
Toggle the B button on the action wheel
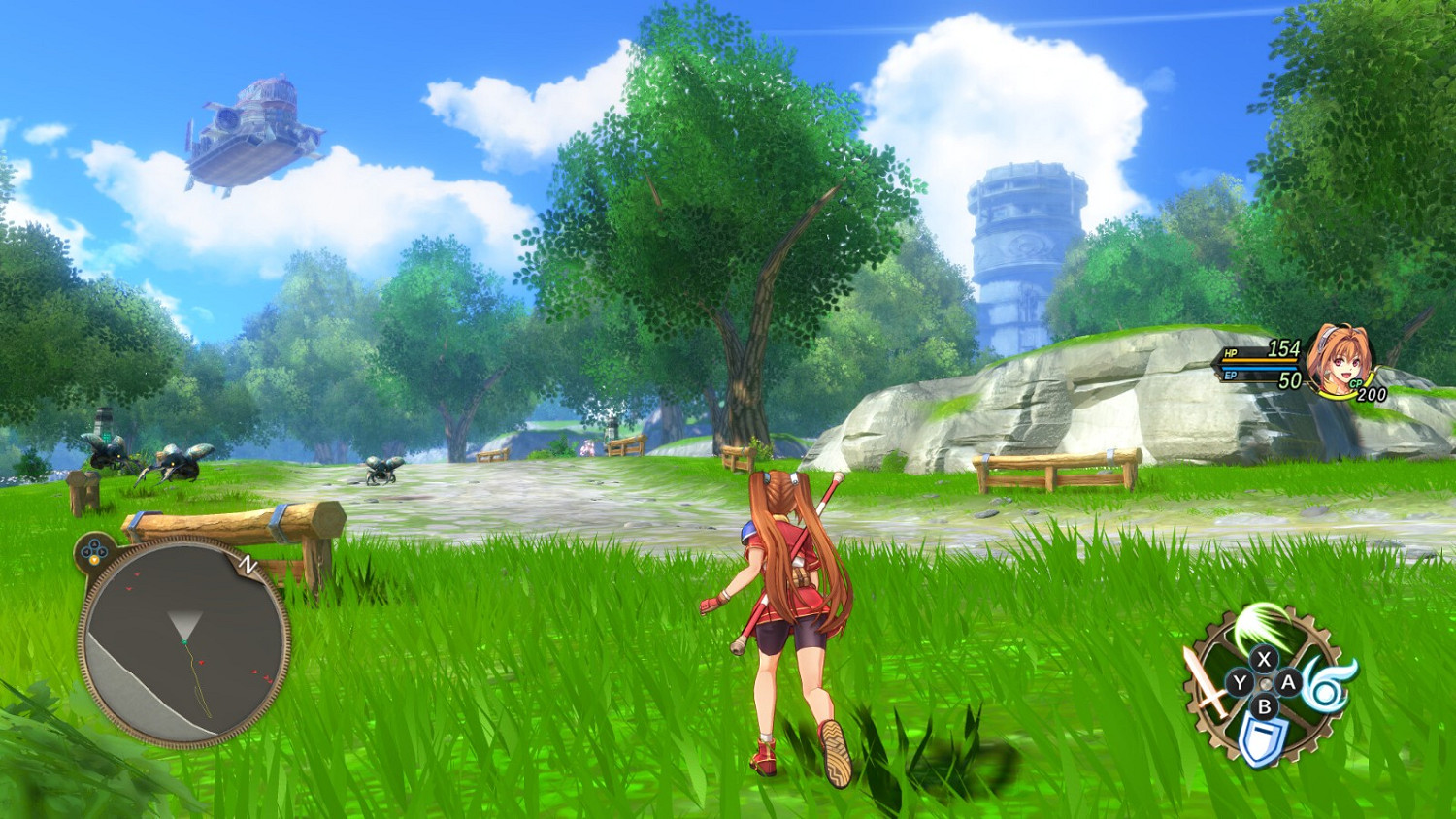[x=1264, y=705]
